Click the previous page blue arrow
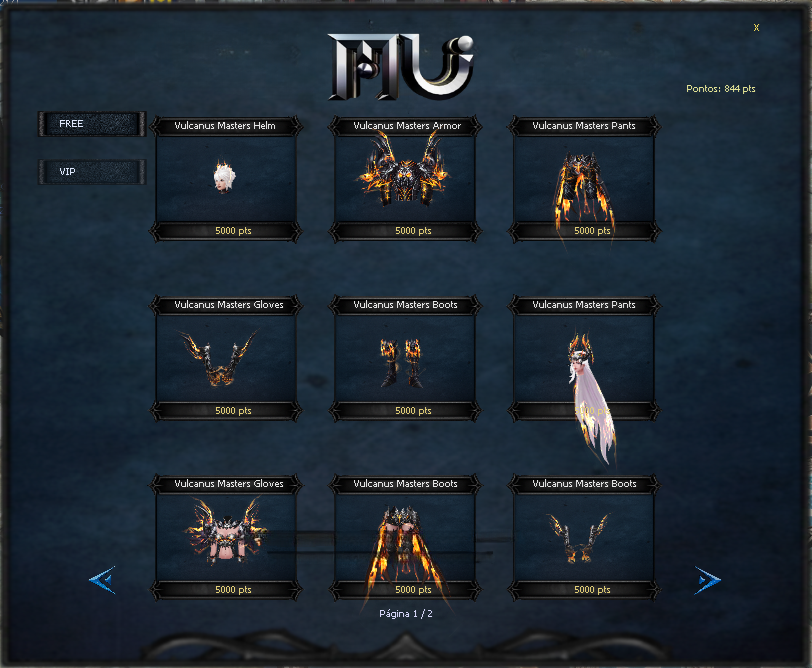This screenshot has height=668, width=812. click(103, 580)
